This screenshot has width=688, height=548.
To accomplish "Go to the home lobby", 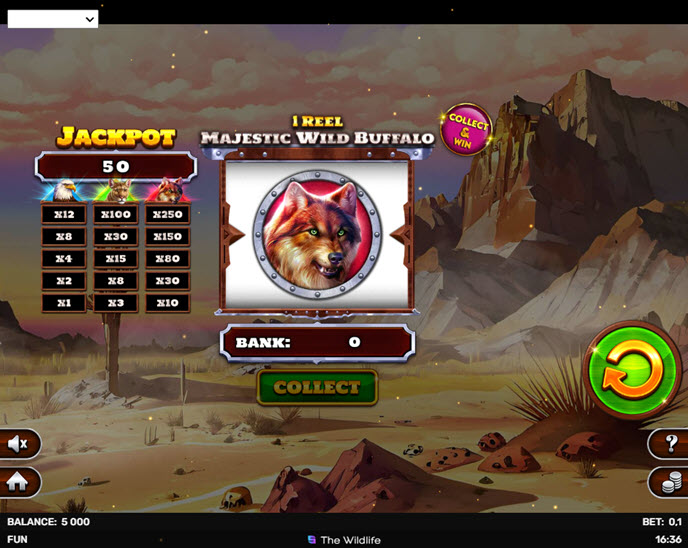I will [x=17, y=482].
